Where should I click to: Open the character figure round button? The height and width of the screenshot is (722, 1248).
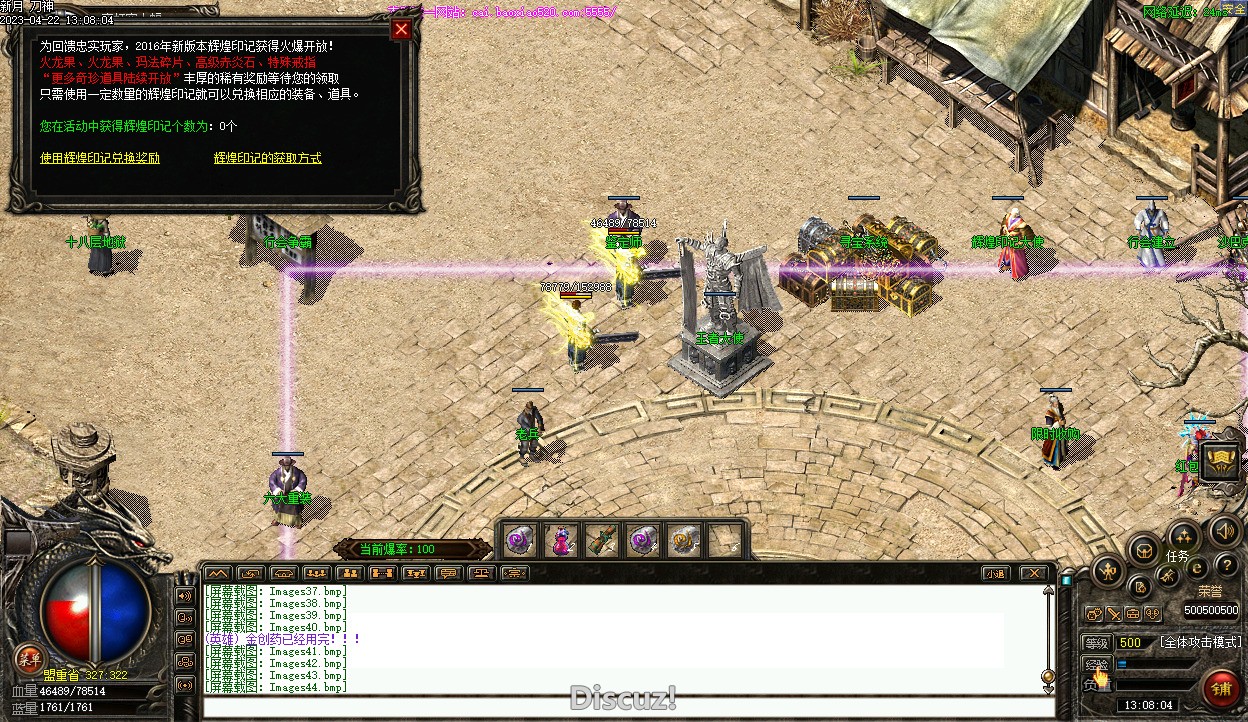(1108, 572)
